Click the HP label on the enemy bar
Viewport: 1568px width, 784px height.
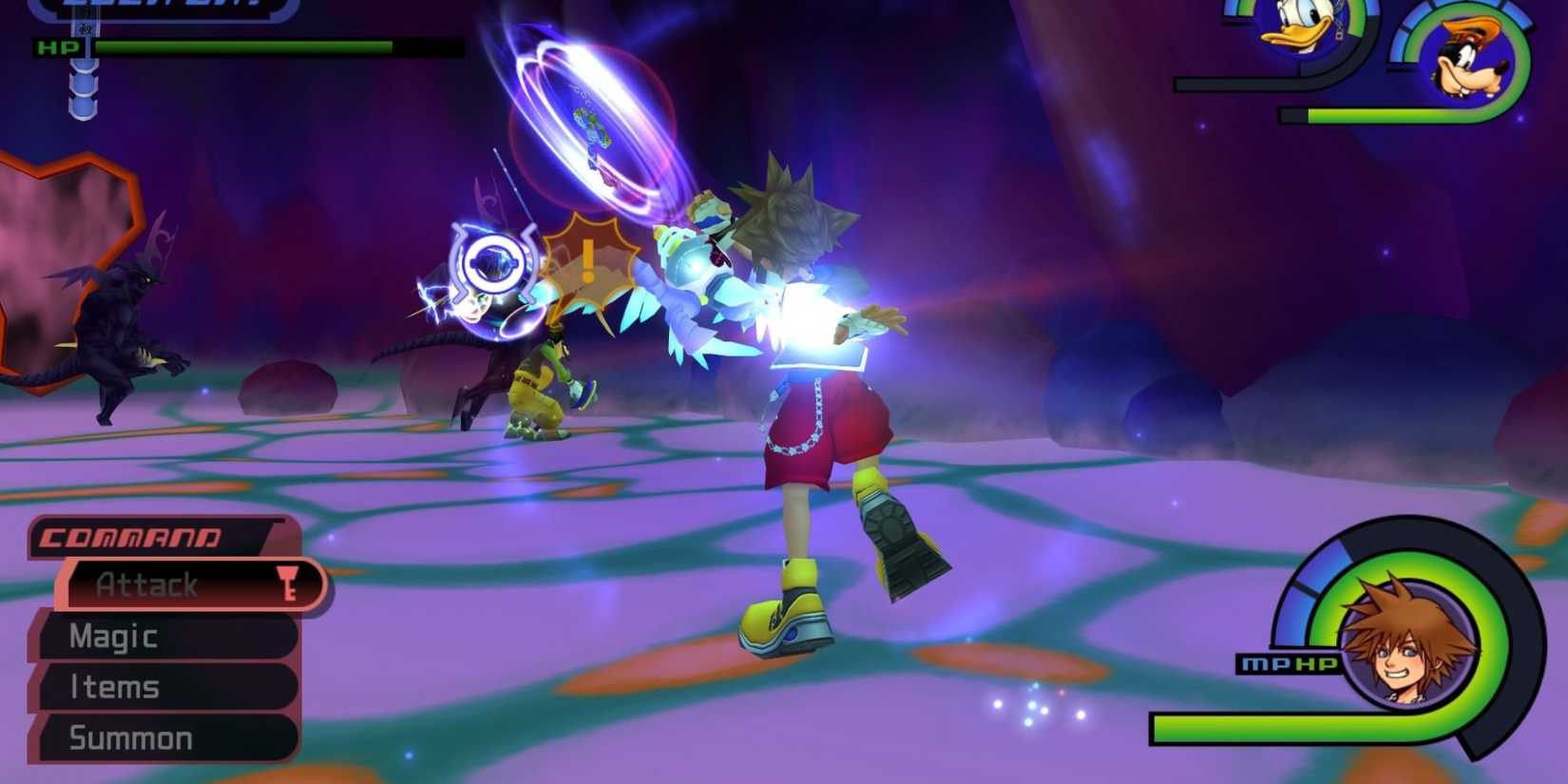point(57,47)
